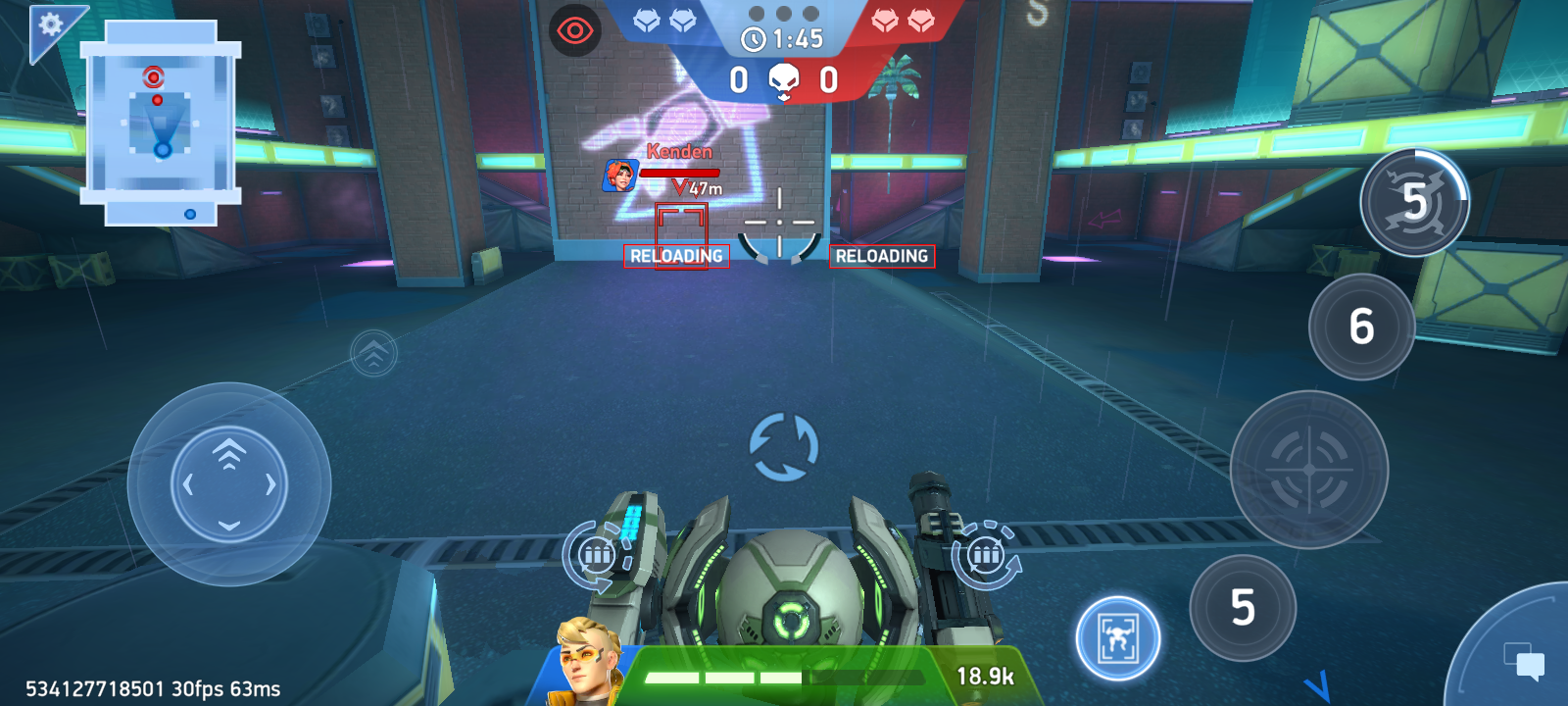This screenshot has width=1568, height=706.
Task: Target enemy Kenden's red lock-on marker
Action: (681, 233)
